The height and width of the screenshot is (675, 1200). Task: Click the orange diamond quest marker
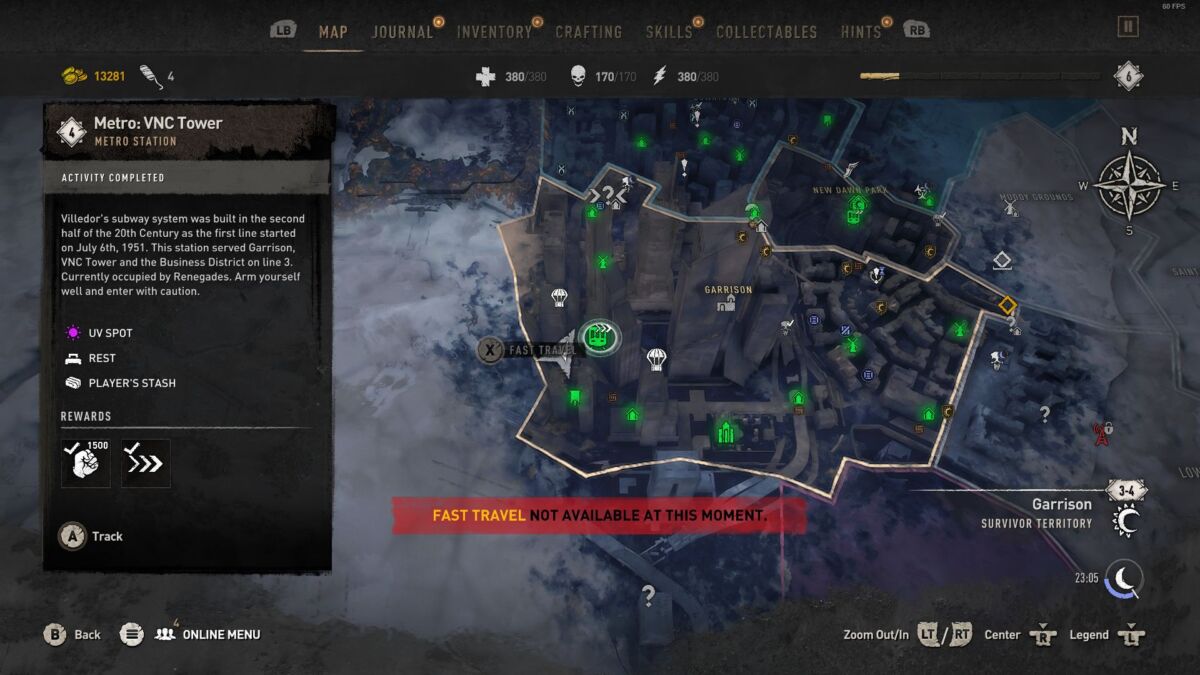point(1007,304)
